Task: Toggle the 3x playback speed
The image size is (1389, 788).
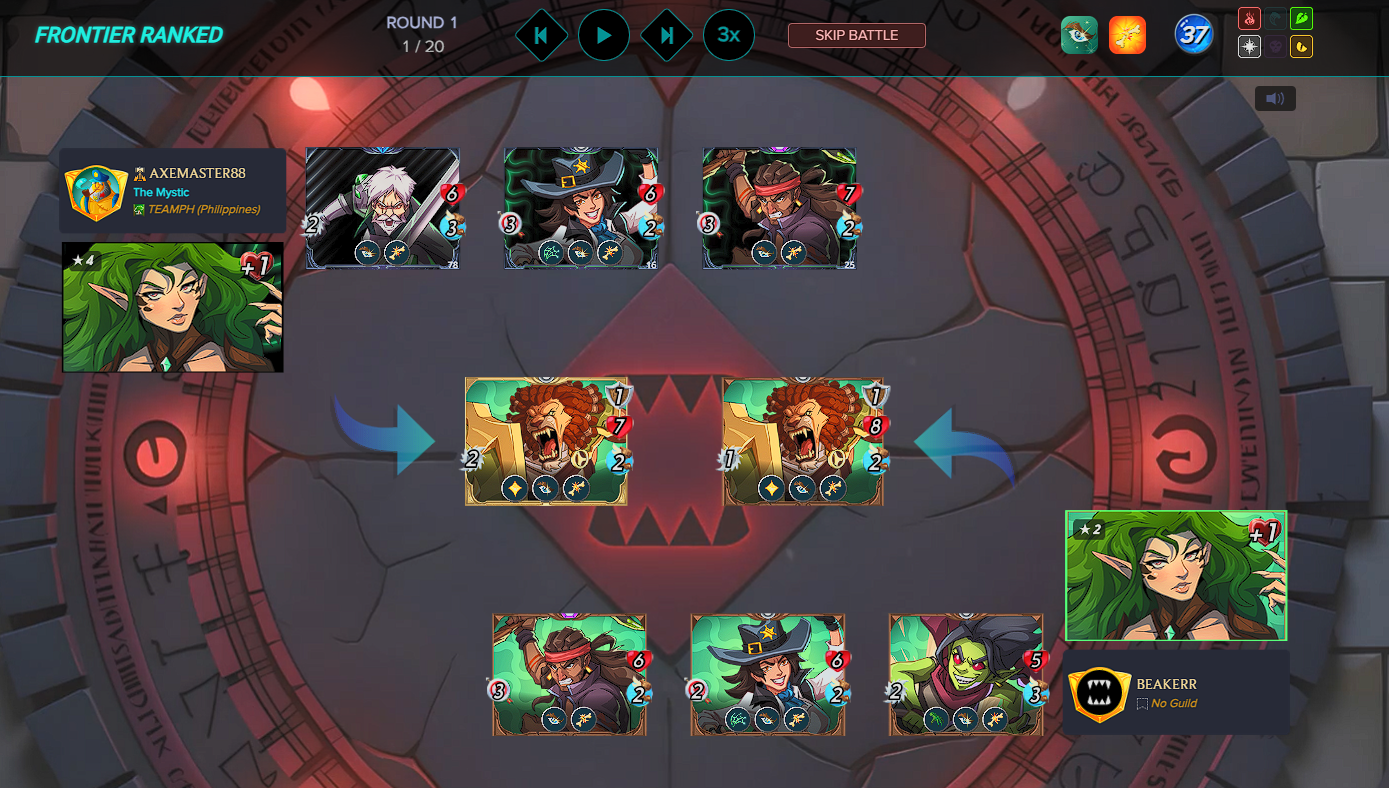Action: [x=729, y=35]
